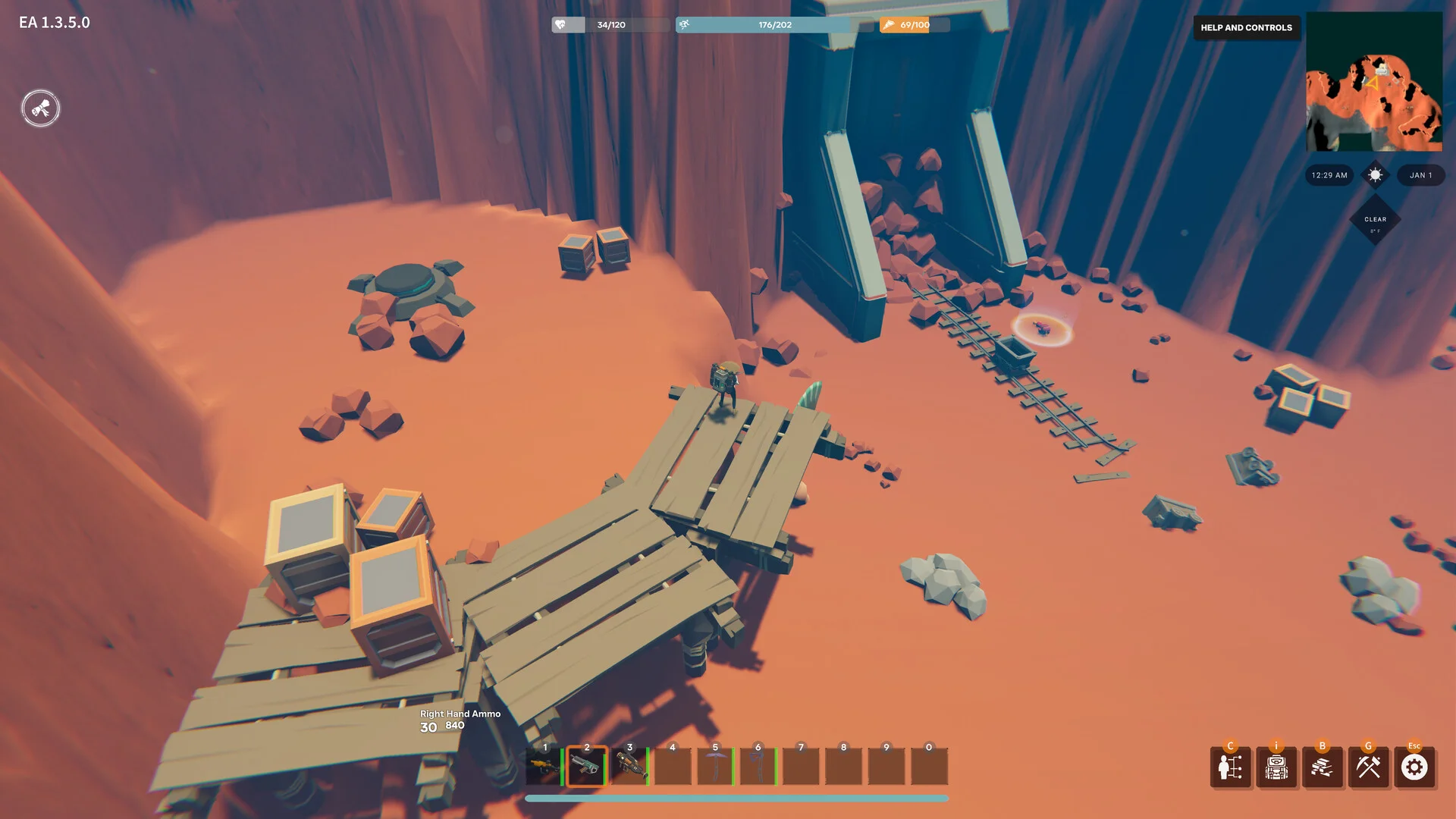Open the character skill tree menu
1456x819 pixels.
[1230, 767]
